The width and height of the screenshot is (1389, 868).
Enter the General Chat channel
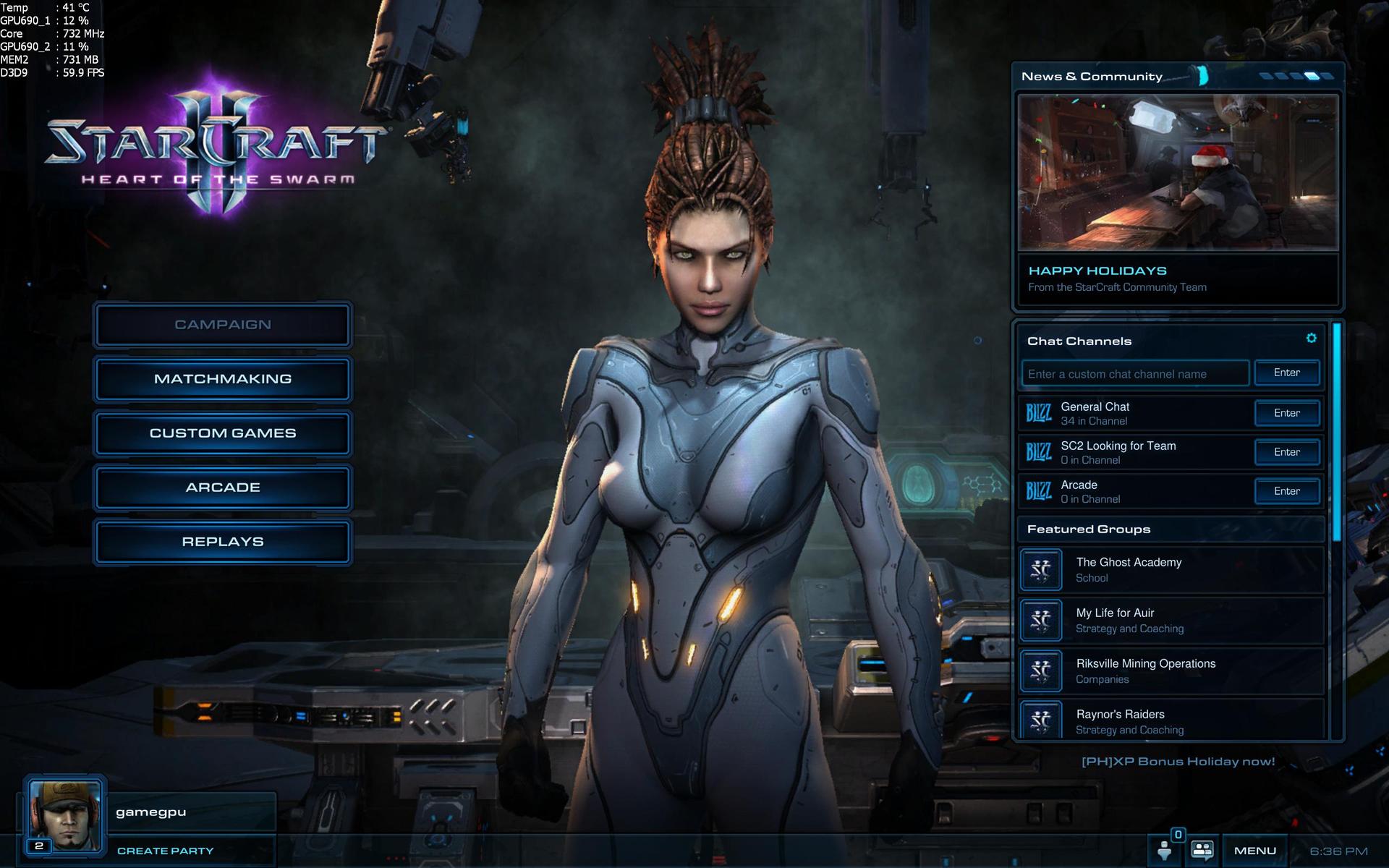coord(1286,413)
